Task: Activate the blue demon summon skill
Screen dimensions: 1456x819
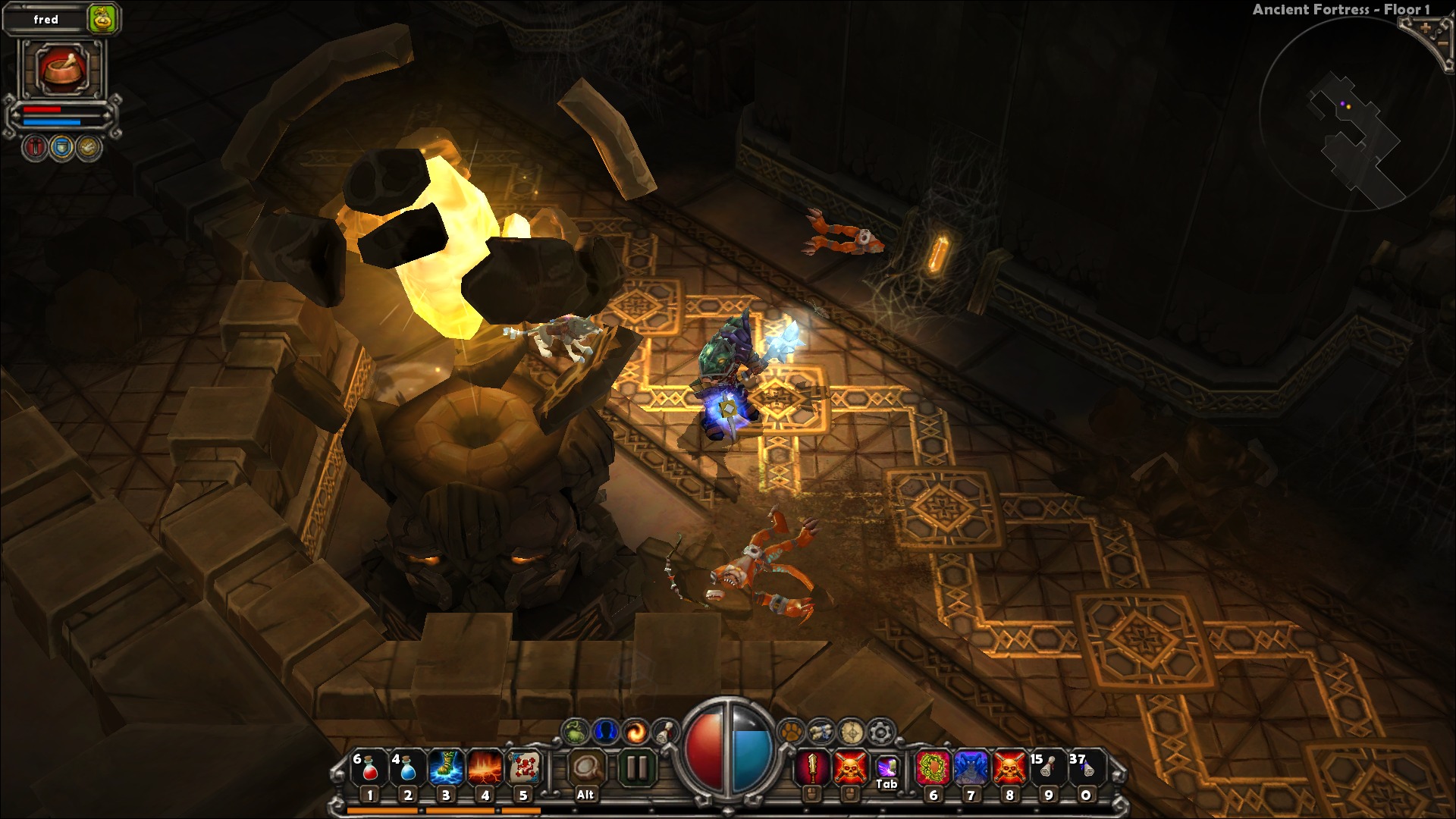Action: point(971,768)
